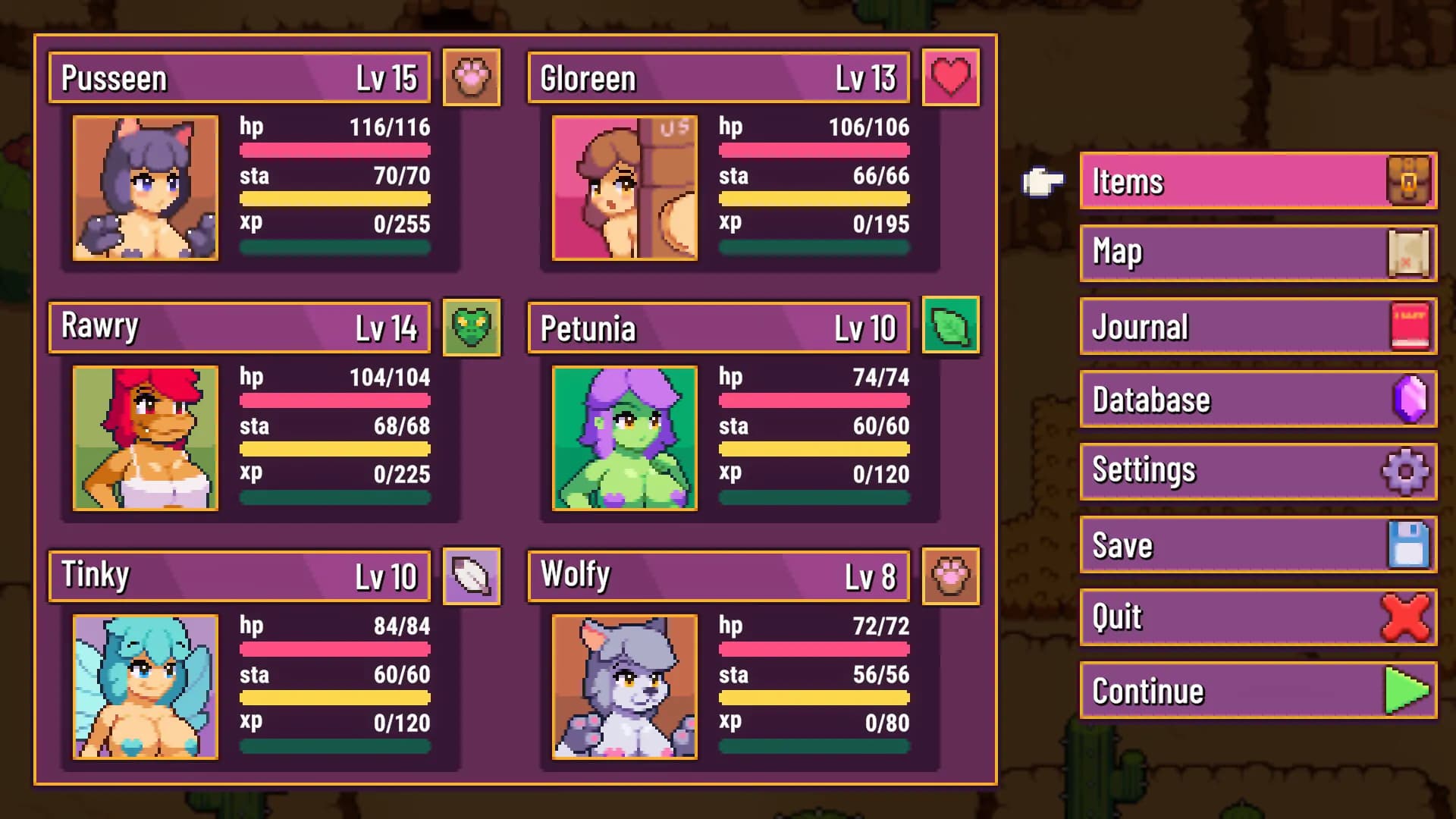Screen dimensions: 1456x819
Task: Toggle Petunia's green leaf badge
Action: pyautogui.click(x=951, y=326)
